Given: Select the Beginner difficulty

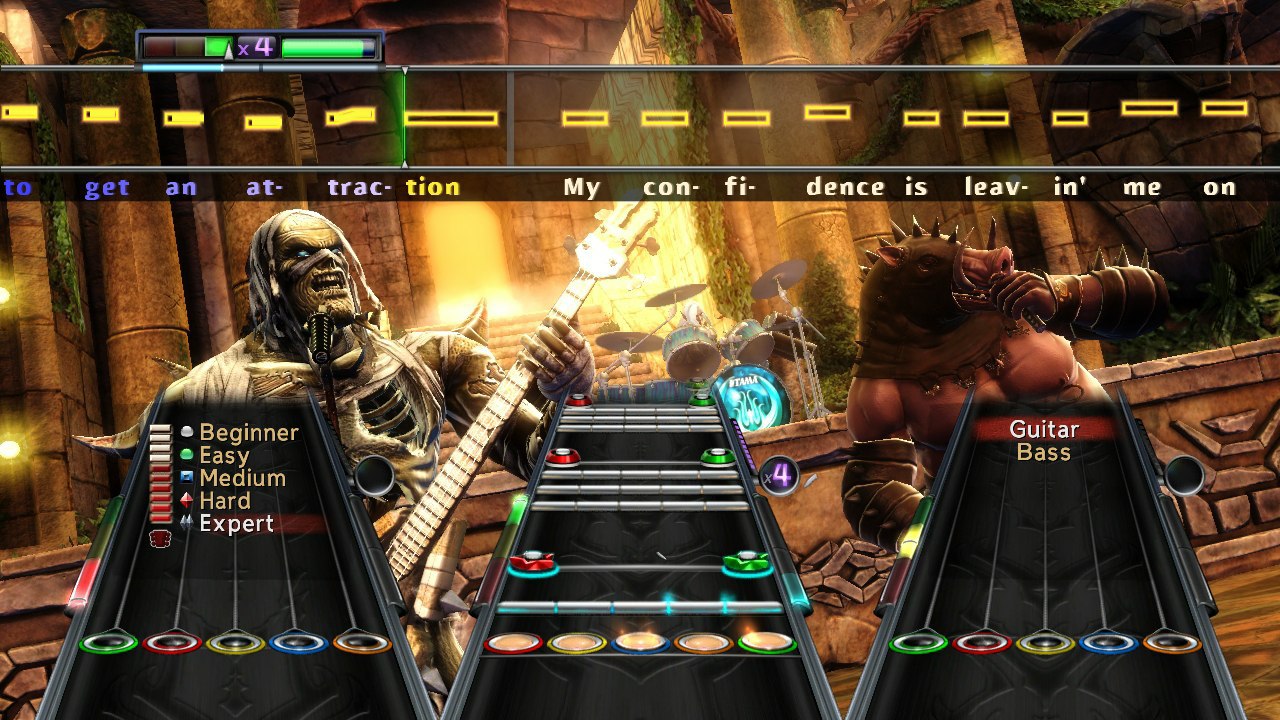Looking at the screenshot, I should pos(248,433).
